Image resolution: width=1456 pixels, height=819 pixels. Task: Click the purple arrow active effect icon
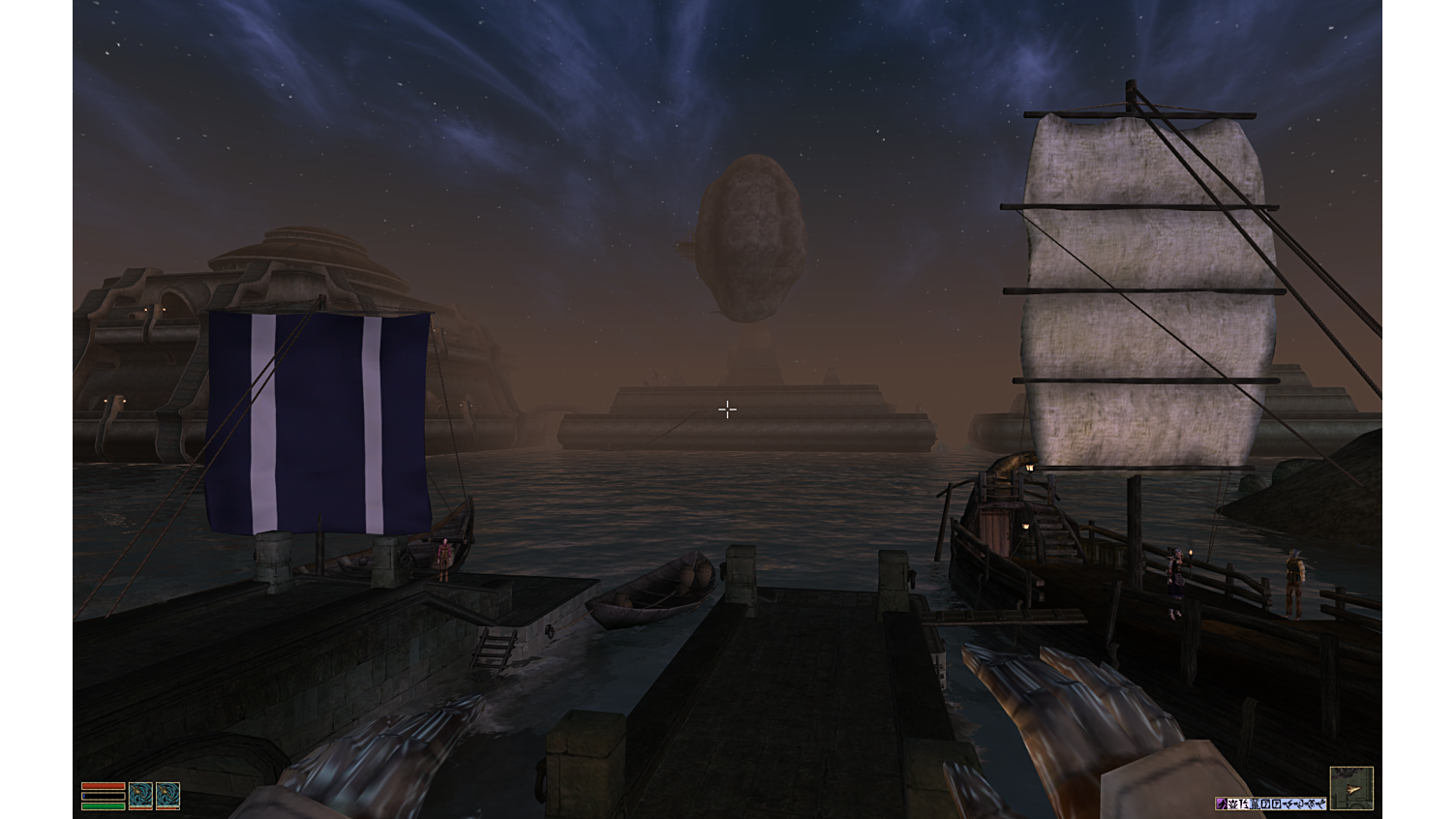[x=1222, y=804]
